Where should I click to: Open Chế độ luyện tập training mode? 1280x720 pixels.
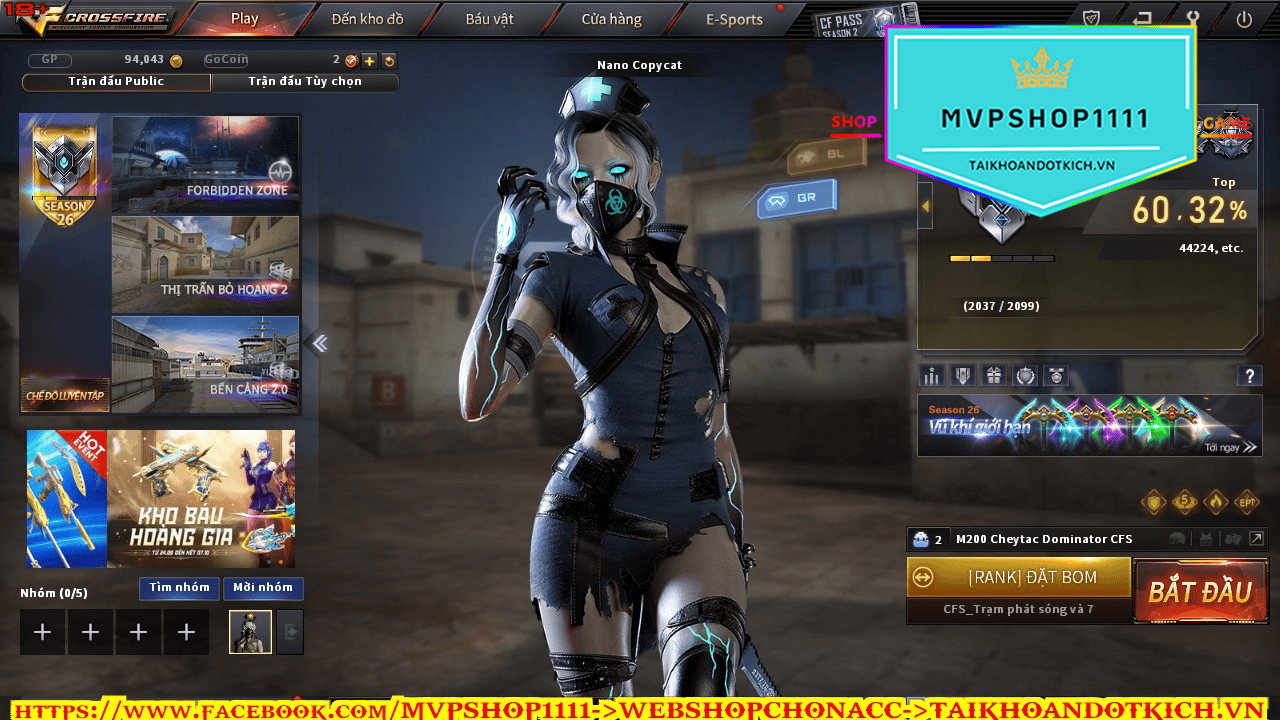pyautogui.click(x=65, y=395)
